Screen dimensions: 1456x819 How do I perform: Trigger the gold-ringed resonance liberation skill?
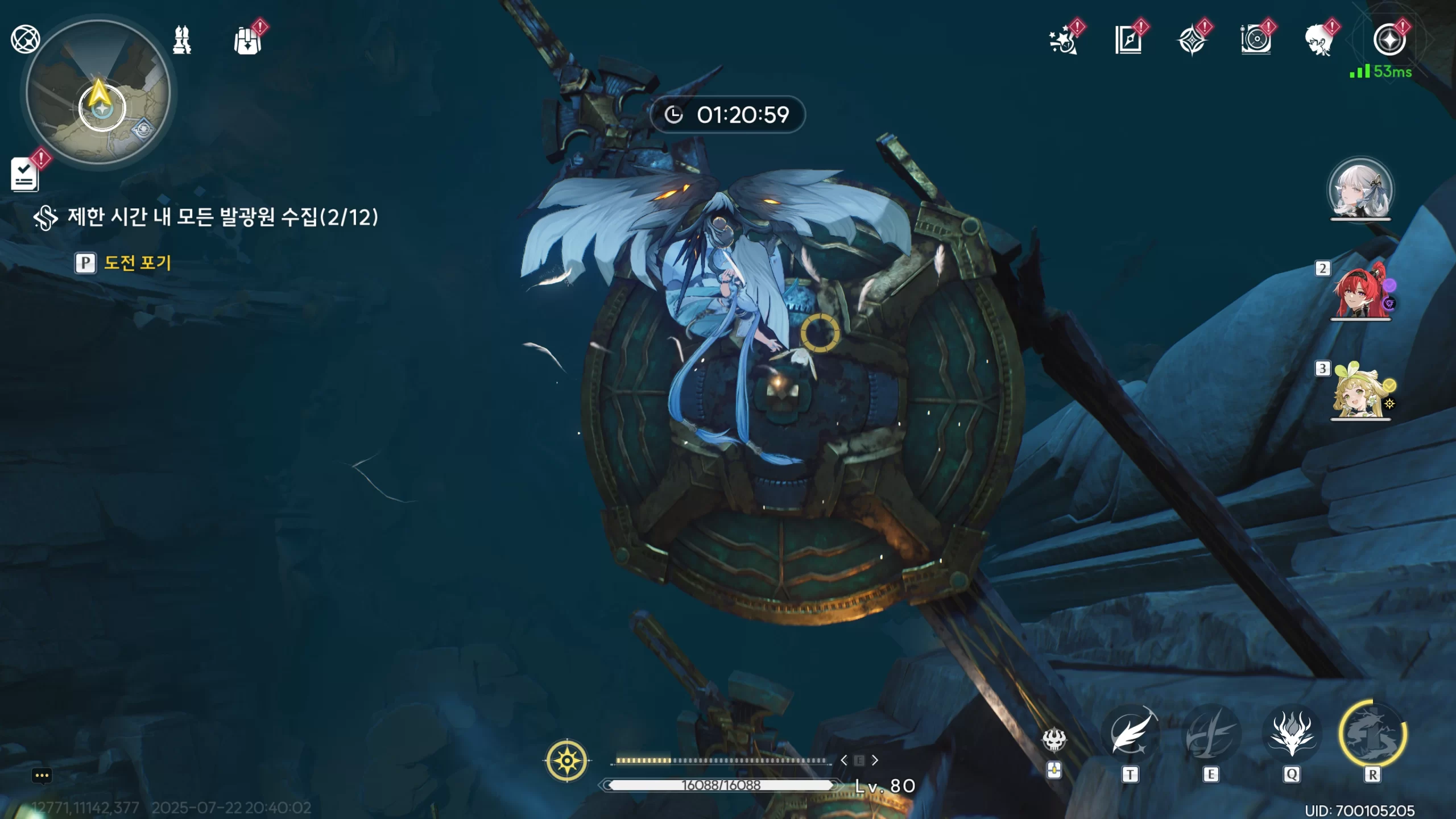pyautogui.click(x=1372, y=735)
